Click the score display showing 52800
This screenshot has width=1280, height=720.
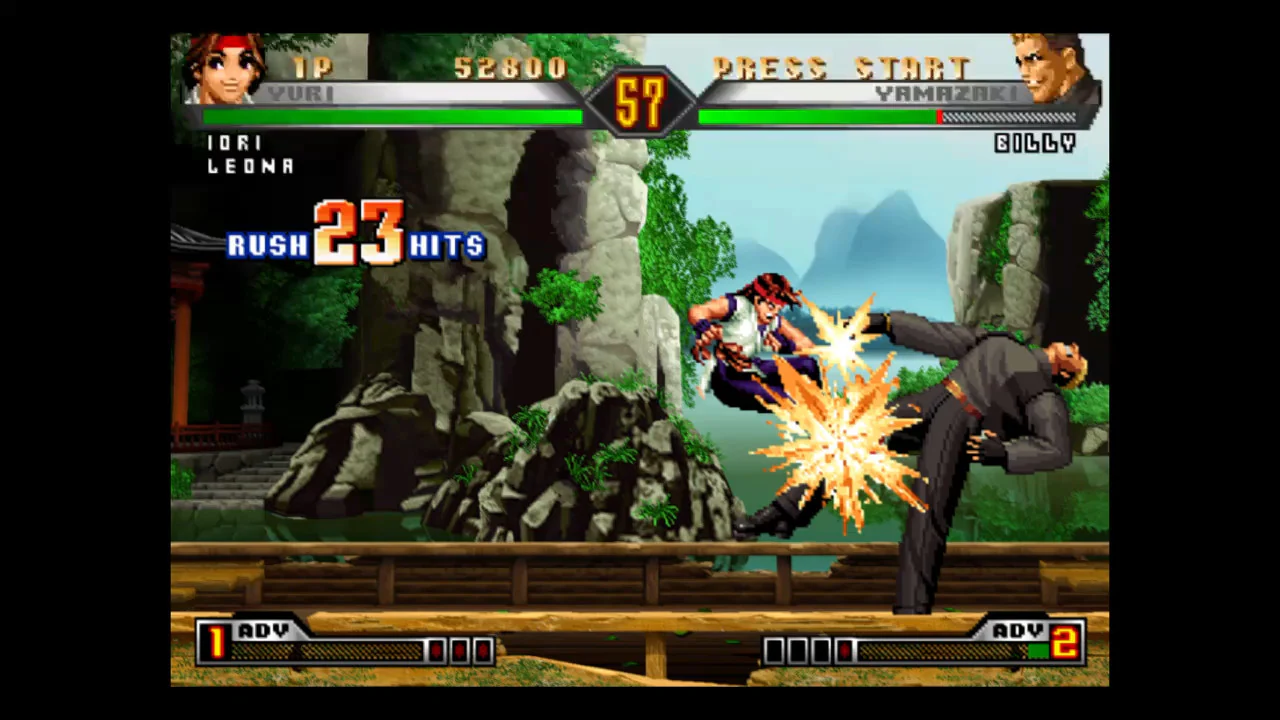(x=510, y=68)
